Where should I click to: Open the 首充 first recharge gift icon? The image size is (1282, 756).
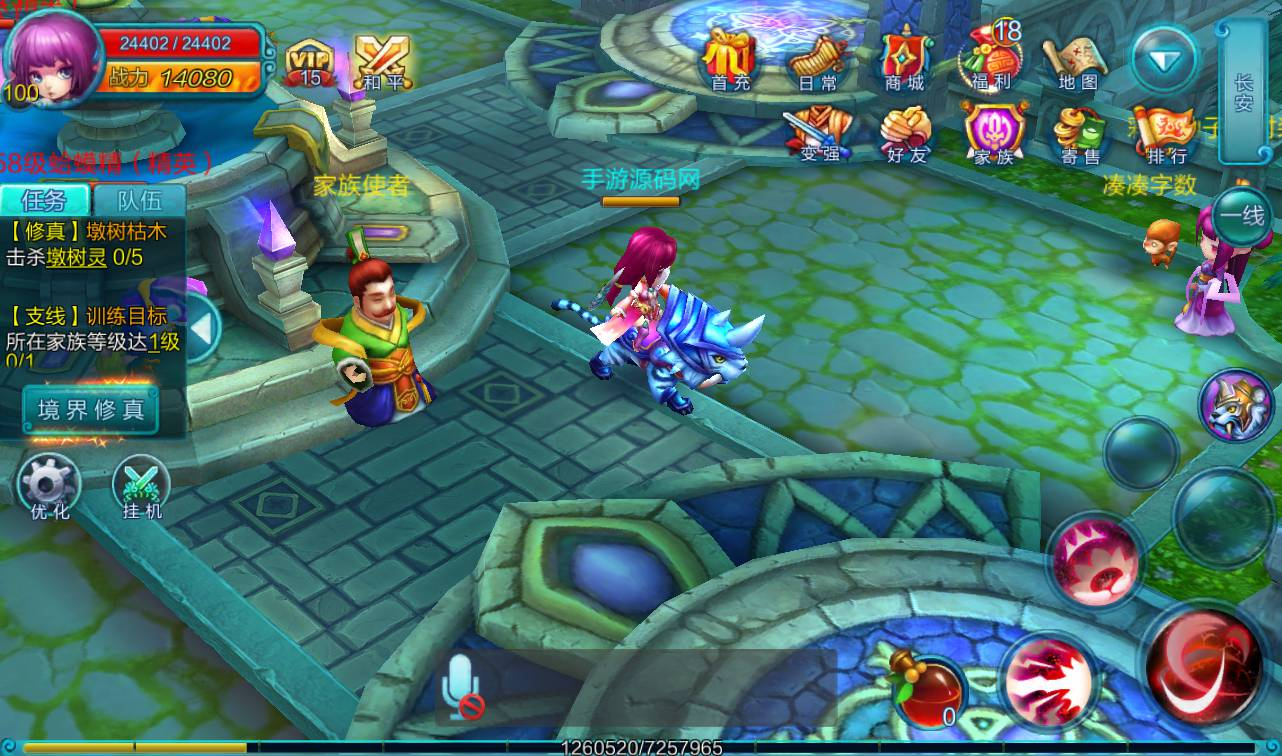[x=729, y=58]
